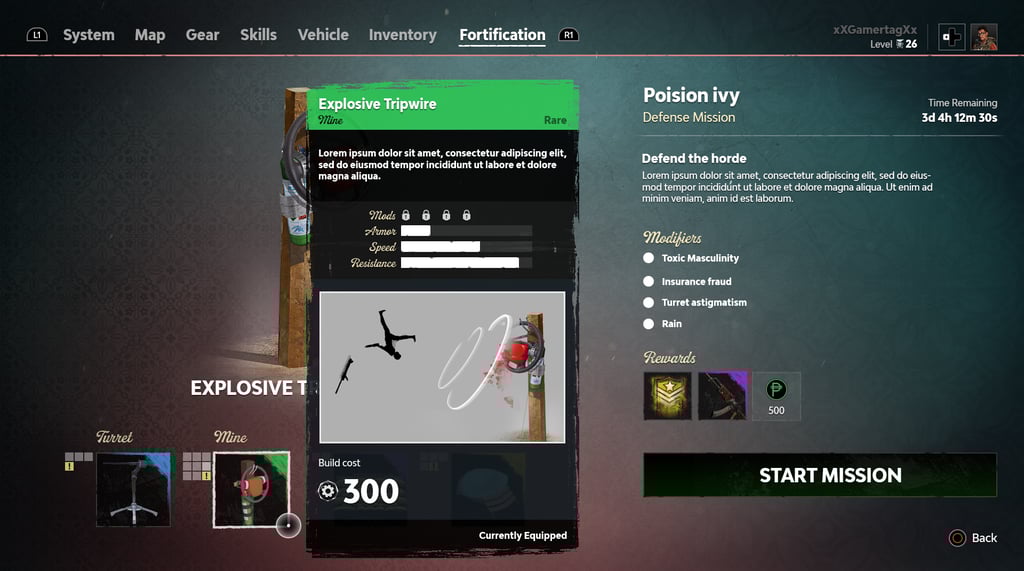Viewport: 1024px width, 571px height.
Task: Open the player profile avatar
Action: (x=984, y=37)
